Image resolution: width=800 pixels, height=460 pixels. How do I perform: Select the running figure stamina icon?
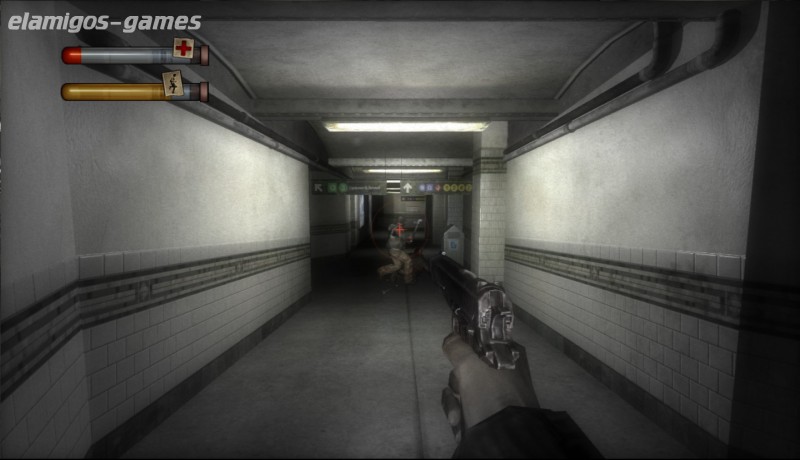[x=173, y=84]
